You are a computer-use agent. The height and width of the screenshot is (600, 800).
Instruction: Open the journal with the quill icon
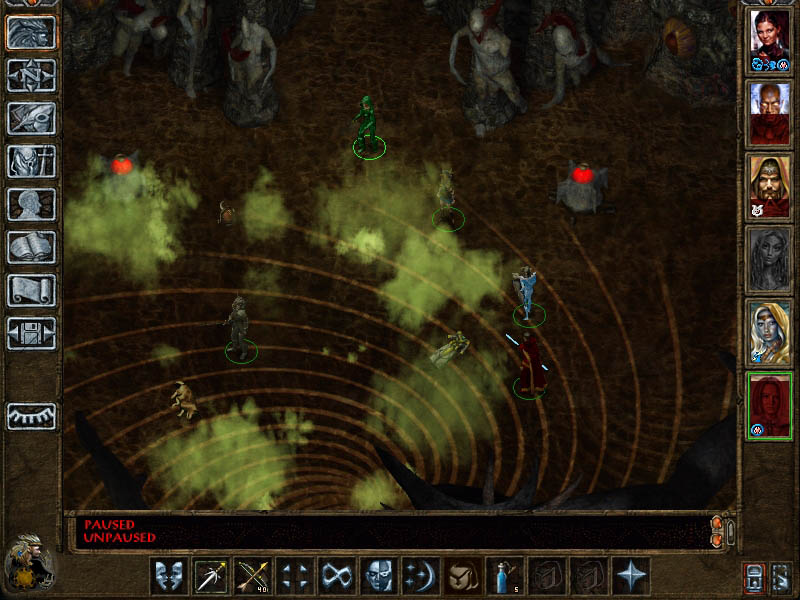click(31, 118)
